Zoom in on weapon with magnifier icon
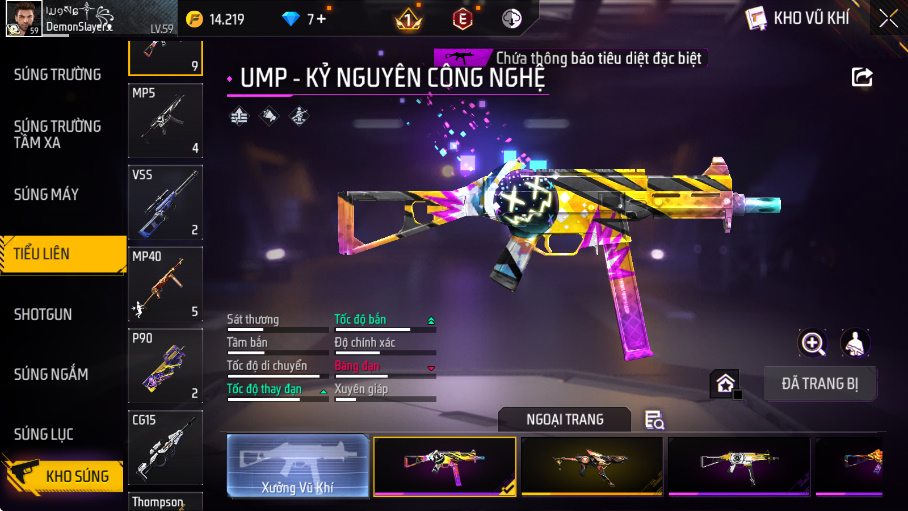 813,344
